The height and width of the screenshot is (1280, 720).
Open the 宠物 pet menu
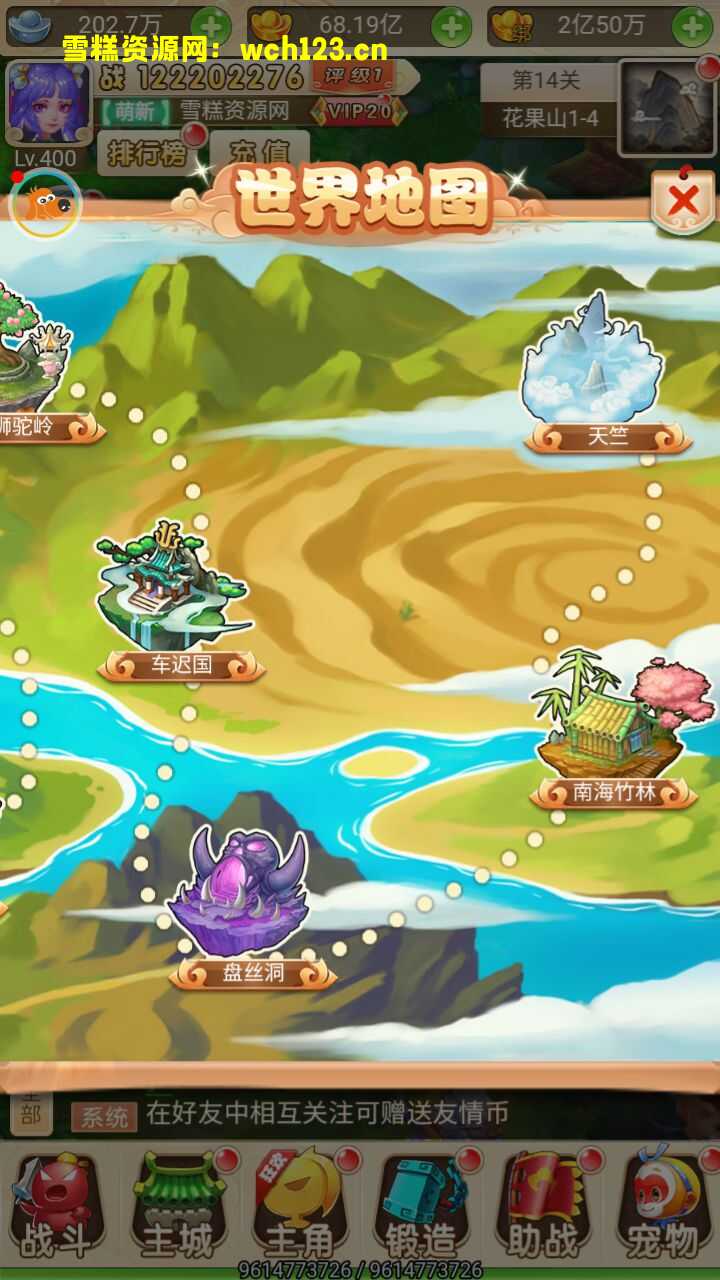coord(662,1207)
